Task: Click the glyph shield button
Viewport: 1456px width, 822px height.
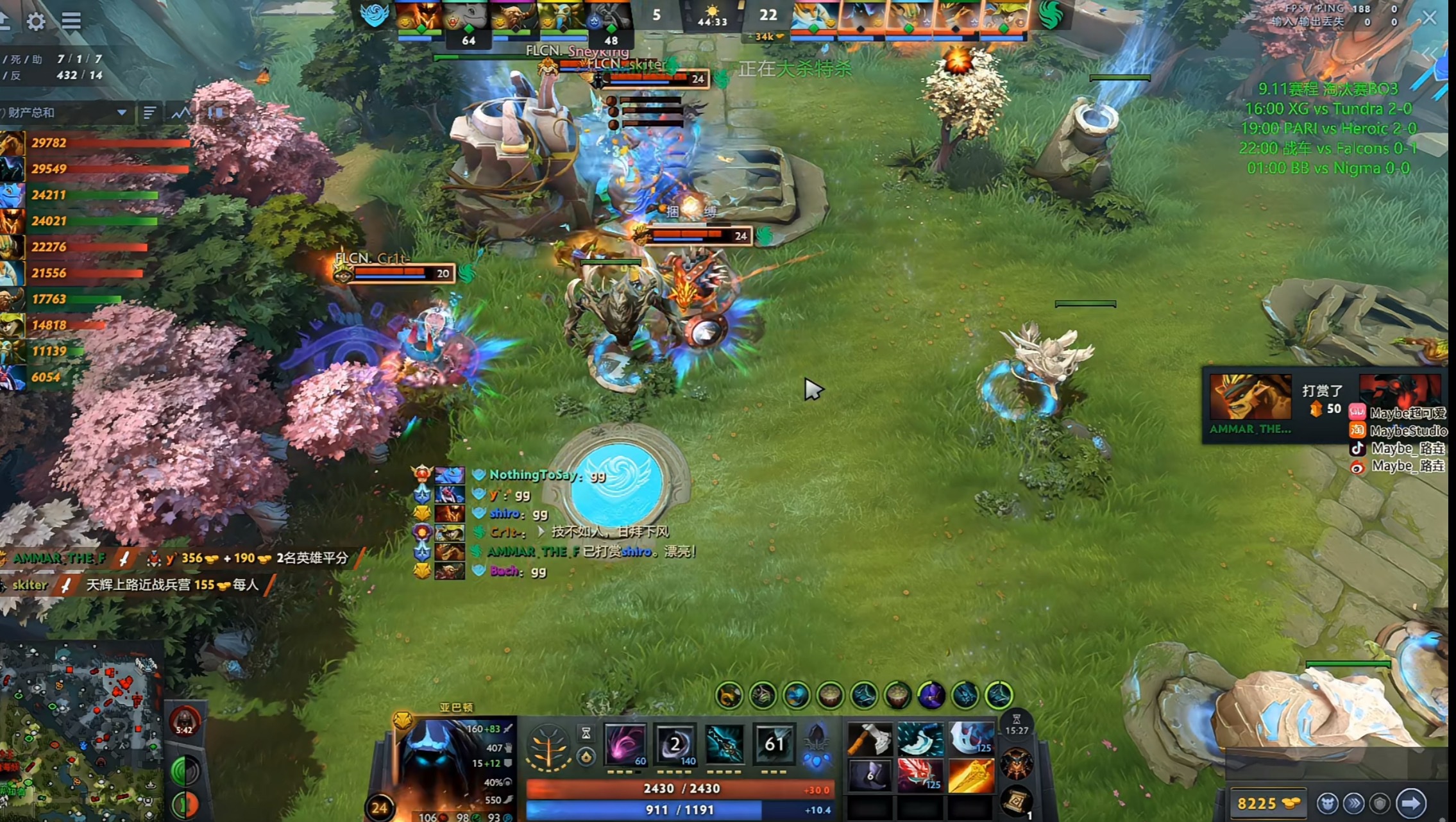Action: tap(1379, 803)
